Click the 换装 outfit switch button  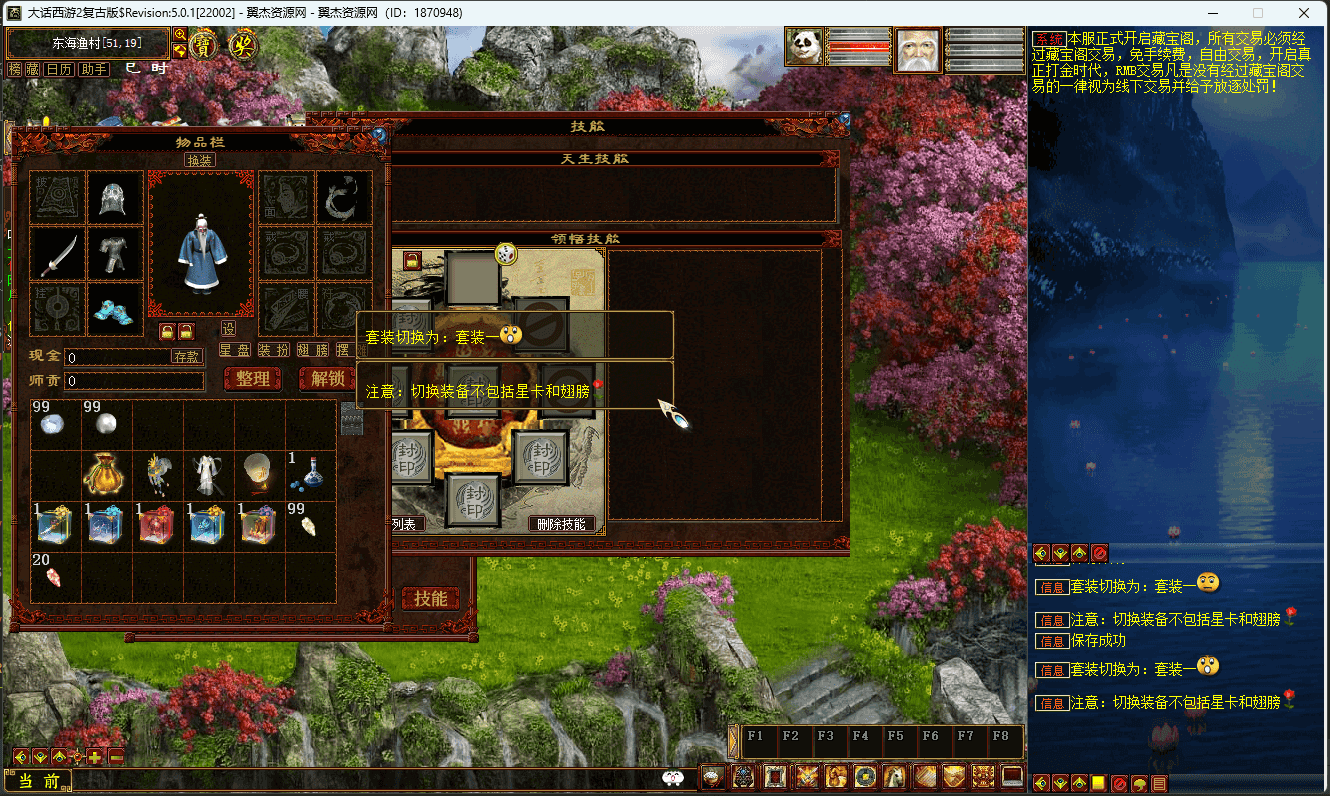(x=199, y=160)
